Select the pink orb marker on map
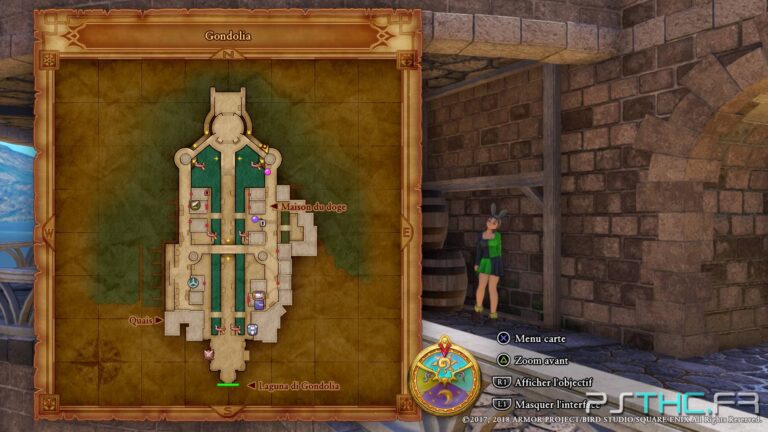The height and width of the screenshot is (432, 768). 267,172
